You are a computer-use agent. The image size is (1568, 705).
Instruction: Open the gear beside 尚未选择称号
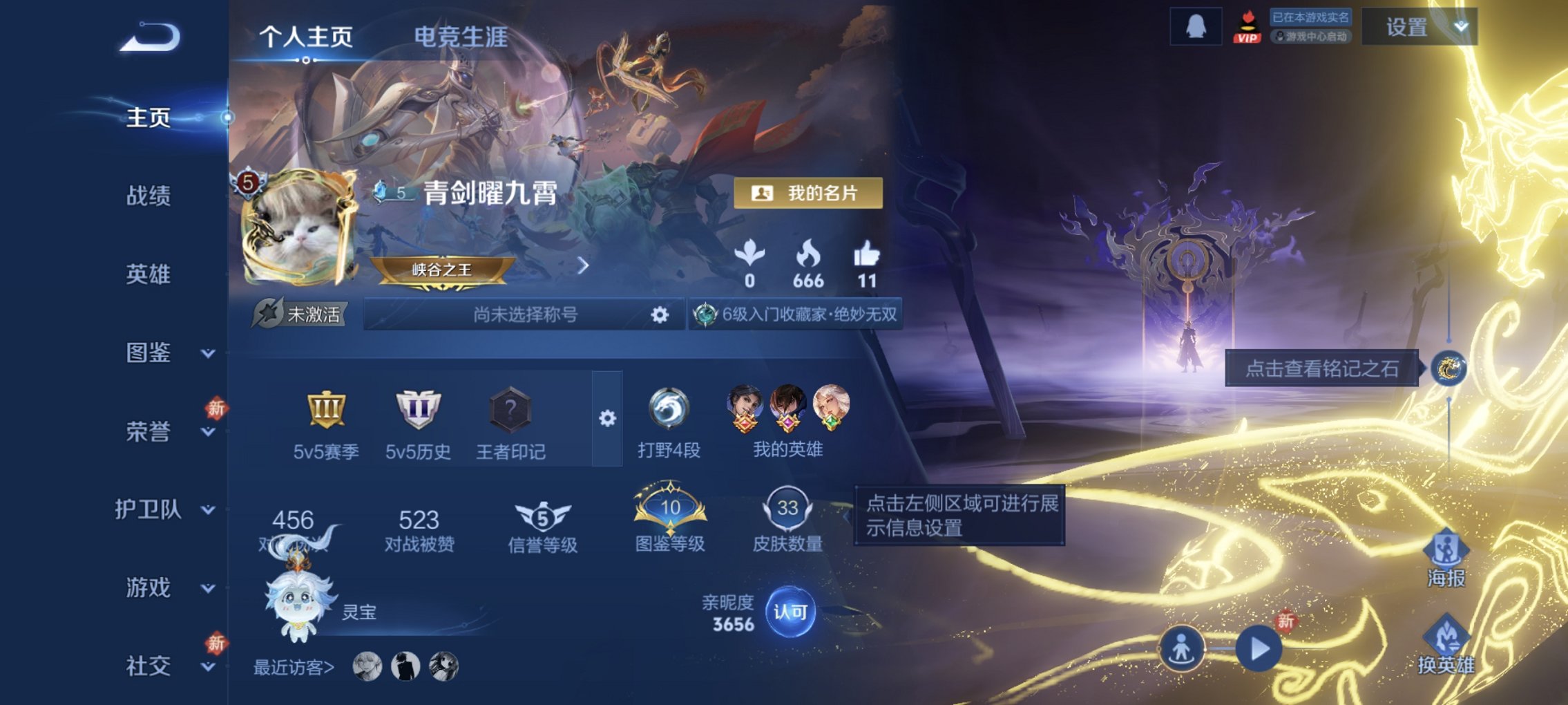661,314
